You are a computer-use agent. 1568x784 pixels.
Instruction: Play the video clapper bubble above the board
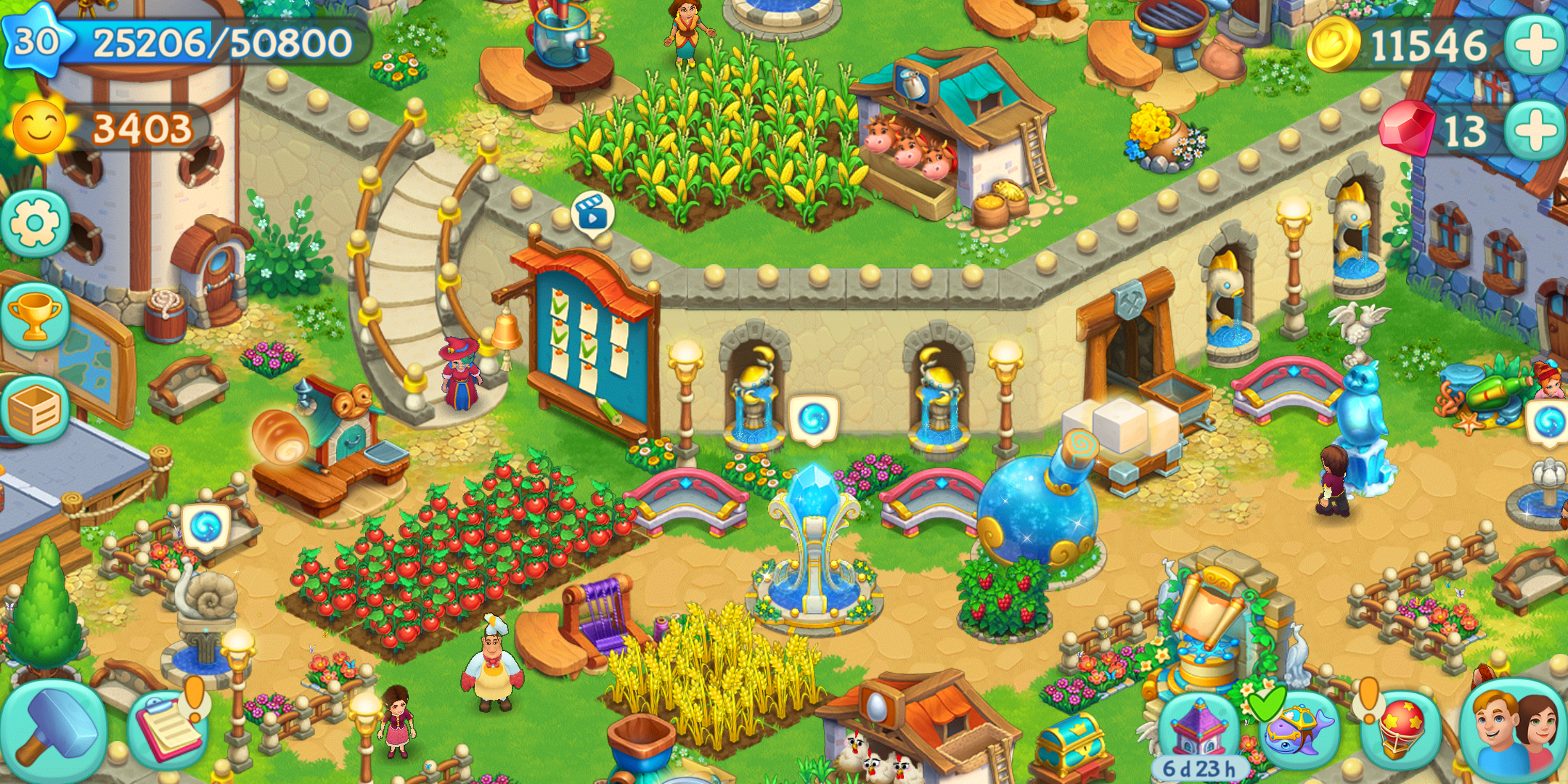click(x=592, y=213)
